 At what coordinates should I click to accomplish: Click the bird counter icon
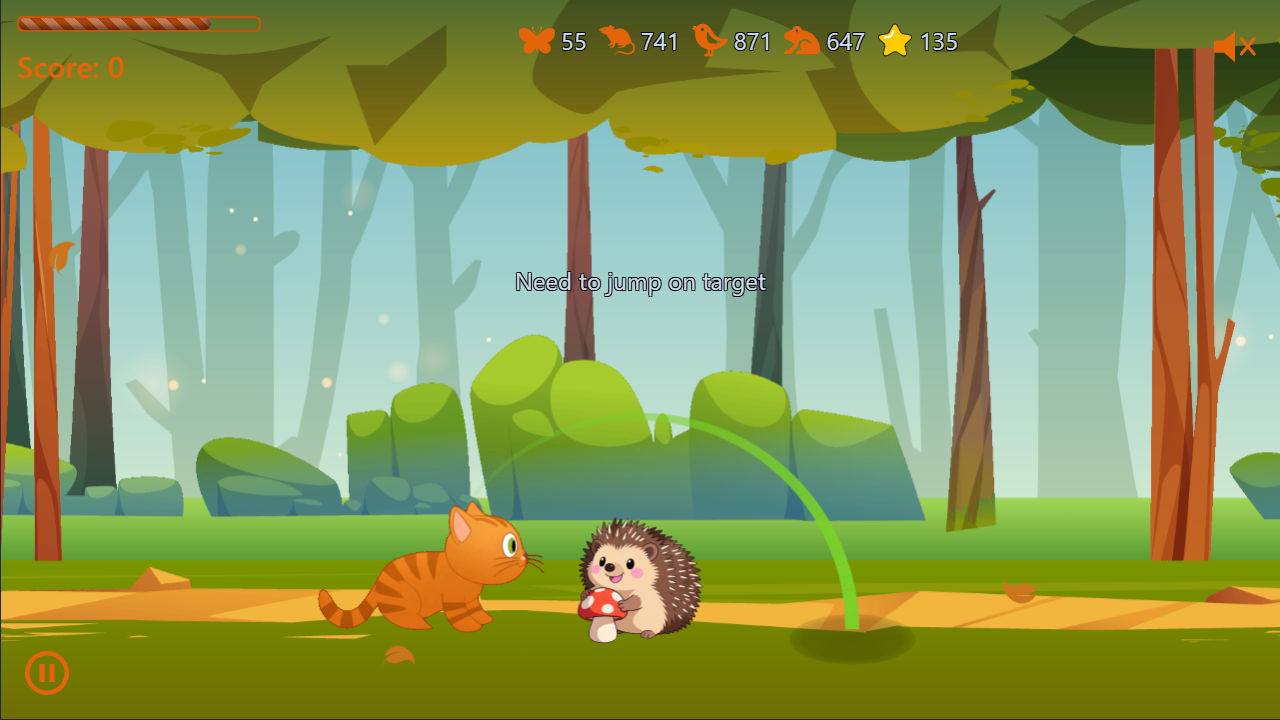pyautogui.click(x=708, y=42)
